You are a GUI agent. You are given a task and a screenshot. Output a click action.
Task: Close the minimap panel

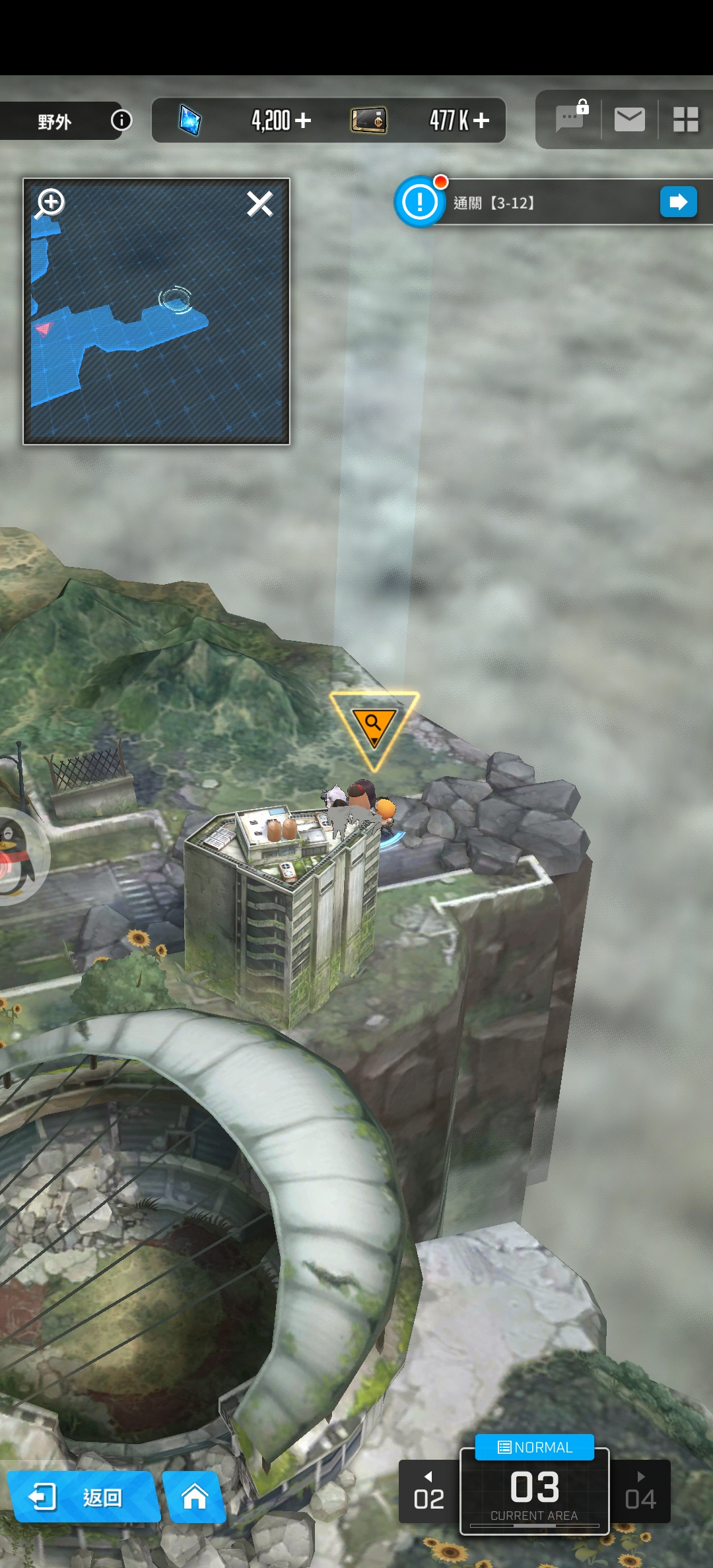[x=259, y=204]
